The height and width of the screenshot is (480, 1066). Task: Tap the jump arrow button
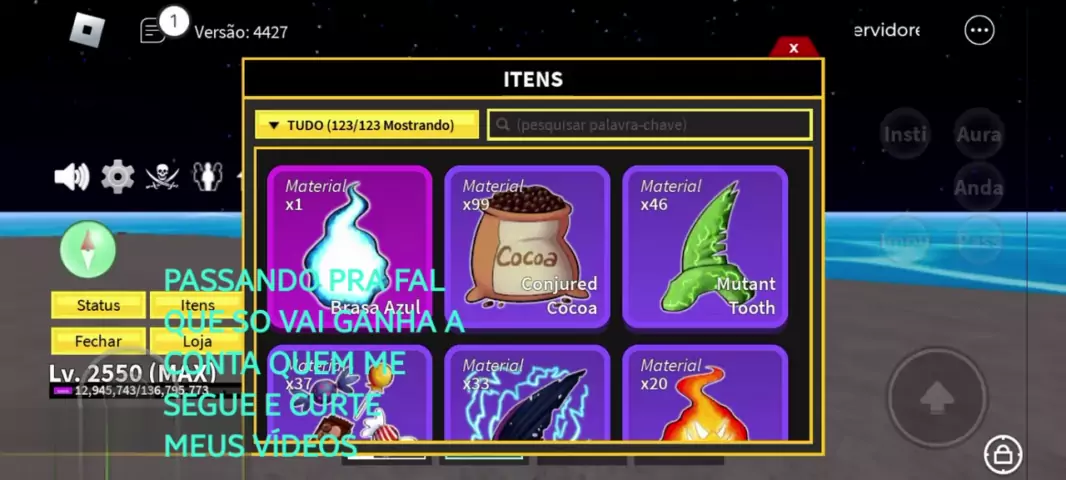pyautogui.click(x=937, y=398)
